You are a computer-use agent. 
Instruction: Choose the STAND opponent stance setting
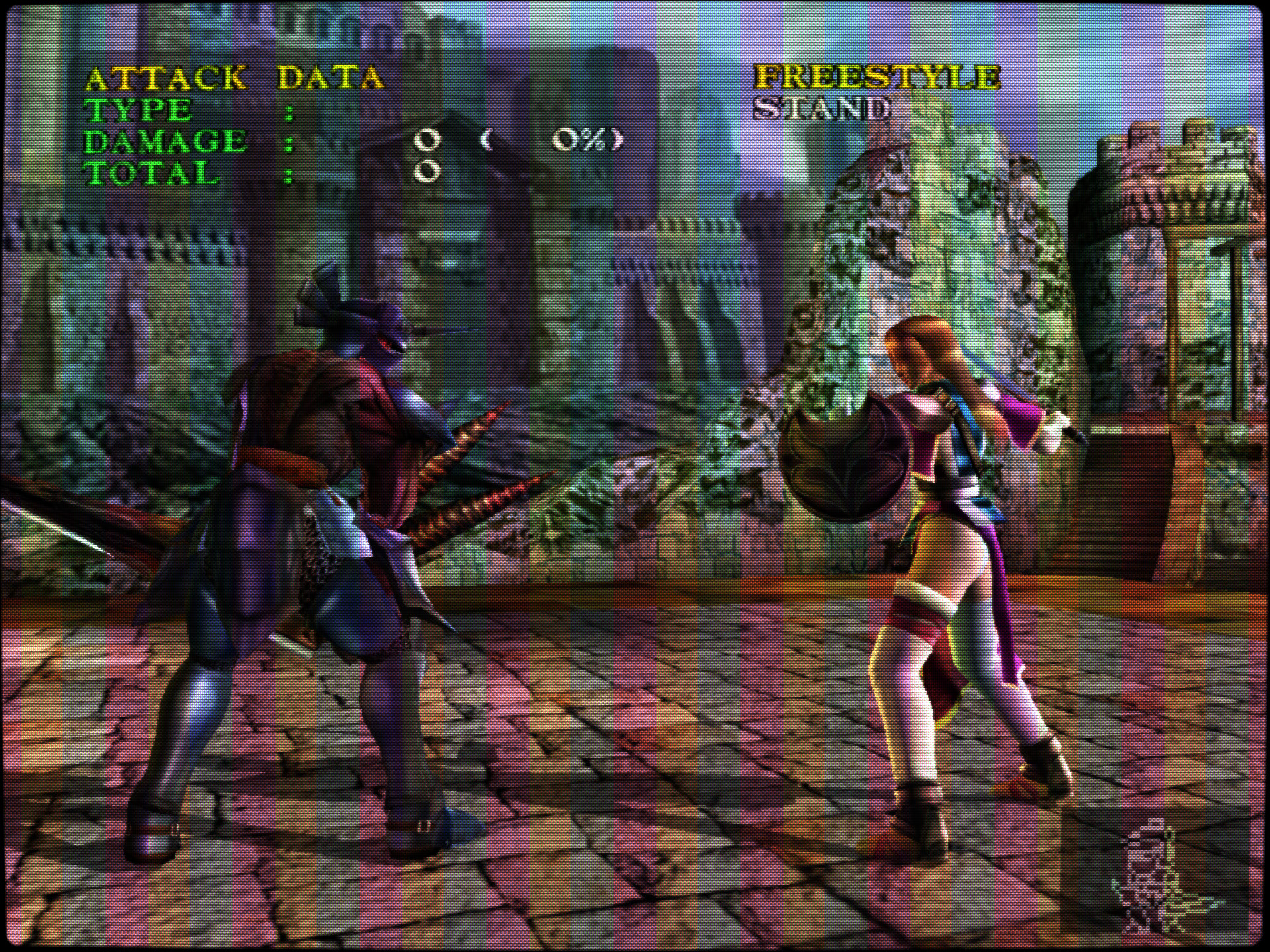[x=822, y=109]
